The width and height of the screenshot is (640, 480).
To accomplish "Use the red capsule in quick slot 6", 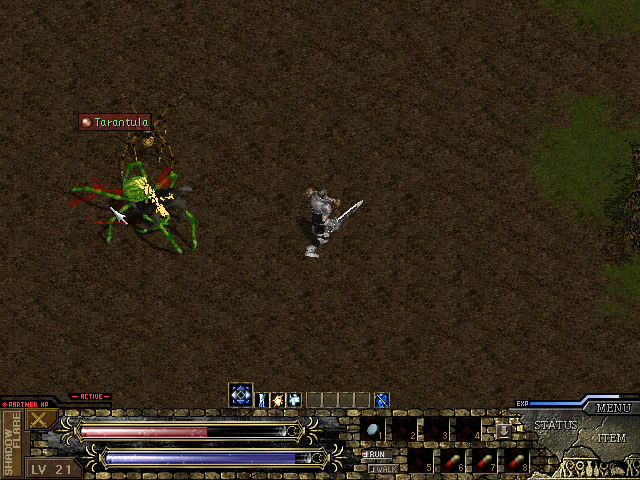I will coord(452,461).
